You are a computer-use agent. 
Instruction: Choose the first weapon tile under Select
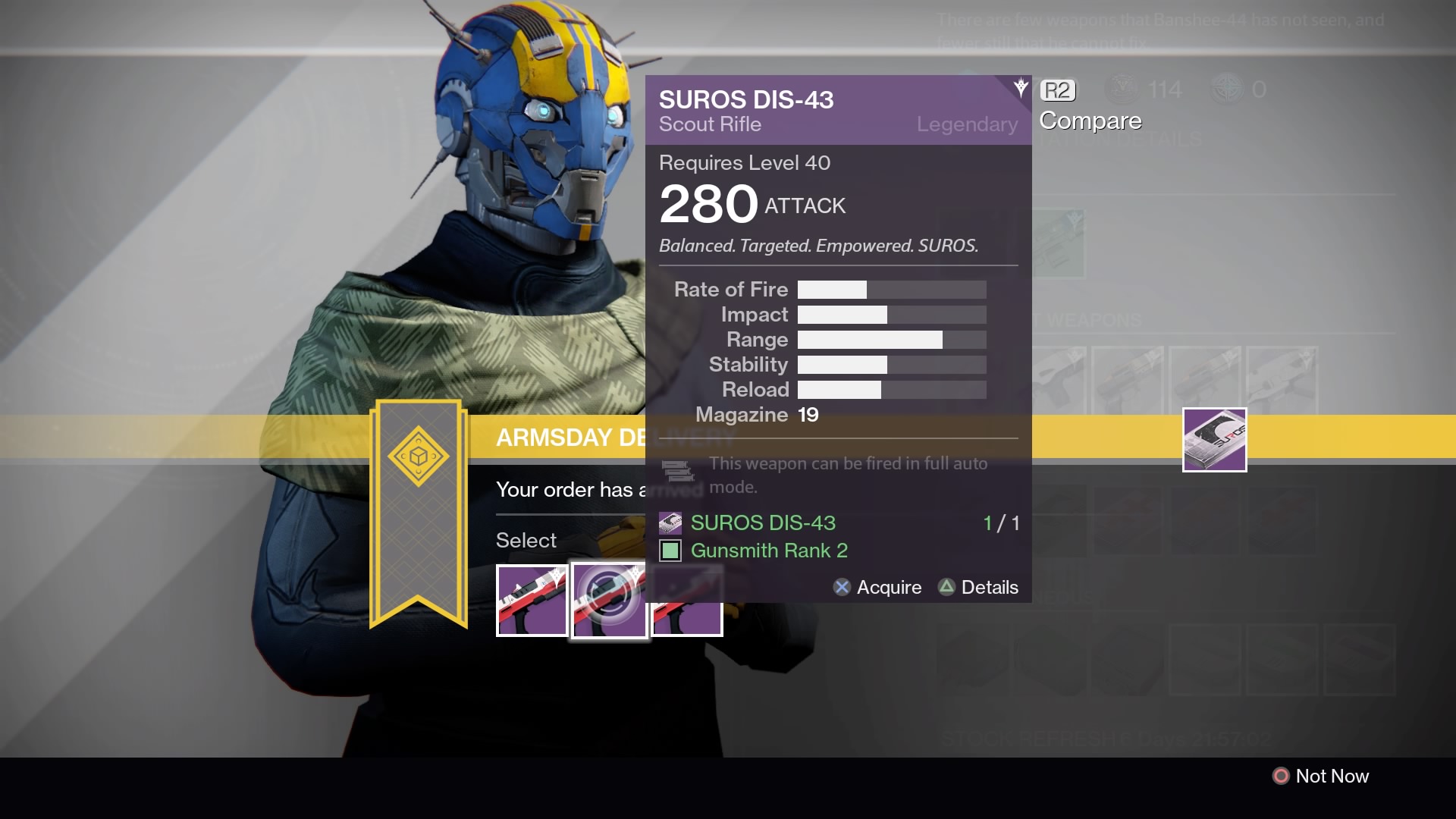click(x=532, y=601)
